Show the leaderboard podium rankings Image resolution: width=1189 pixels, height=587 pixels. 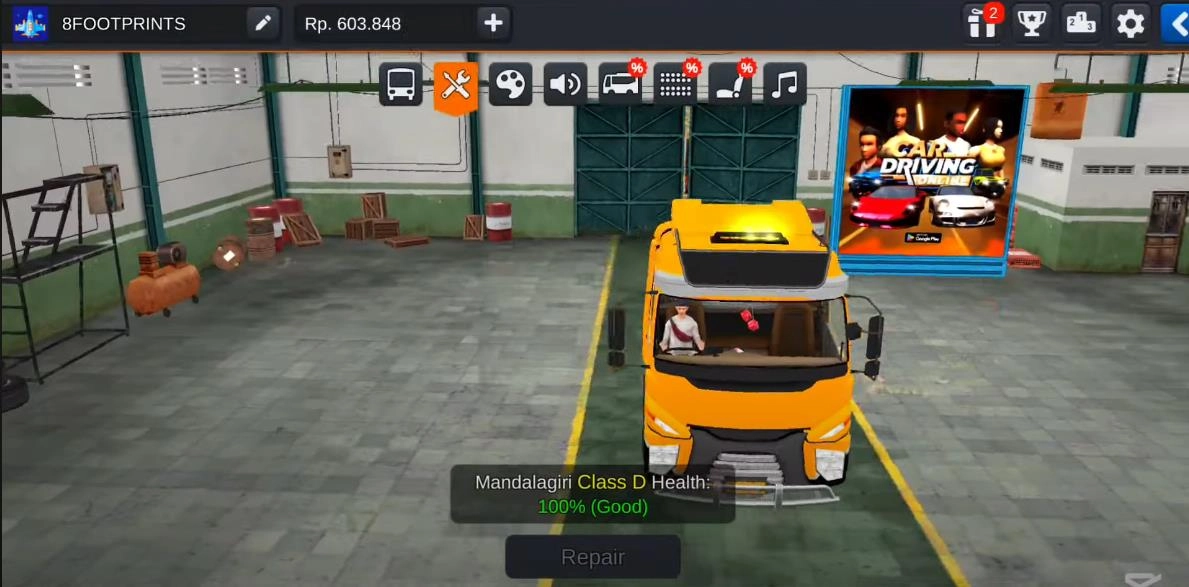[1081, 23]
